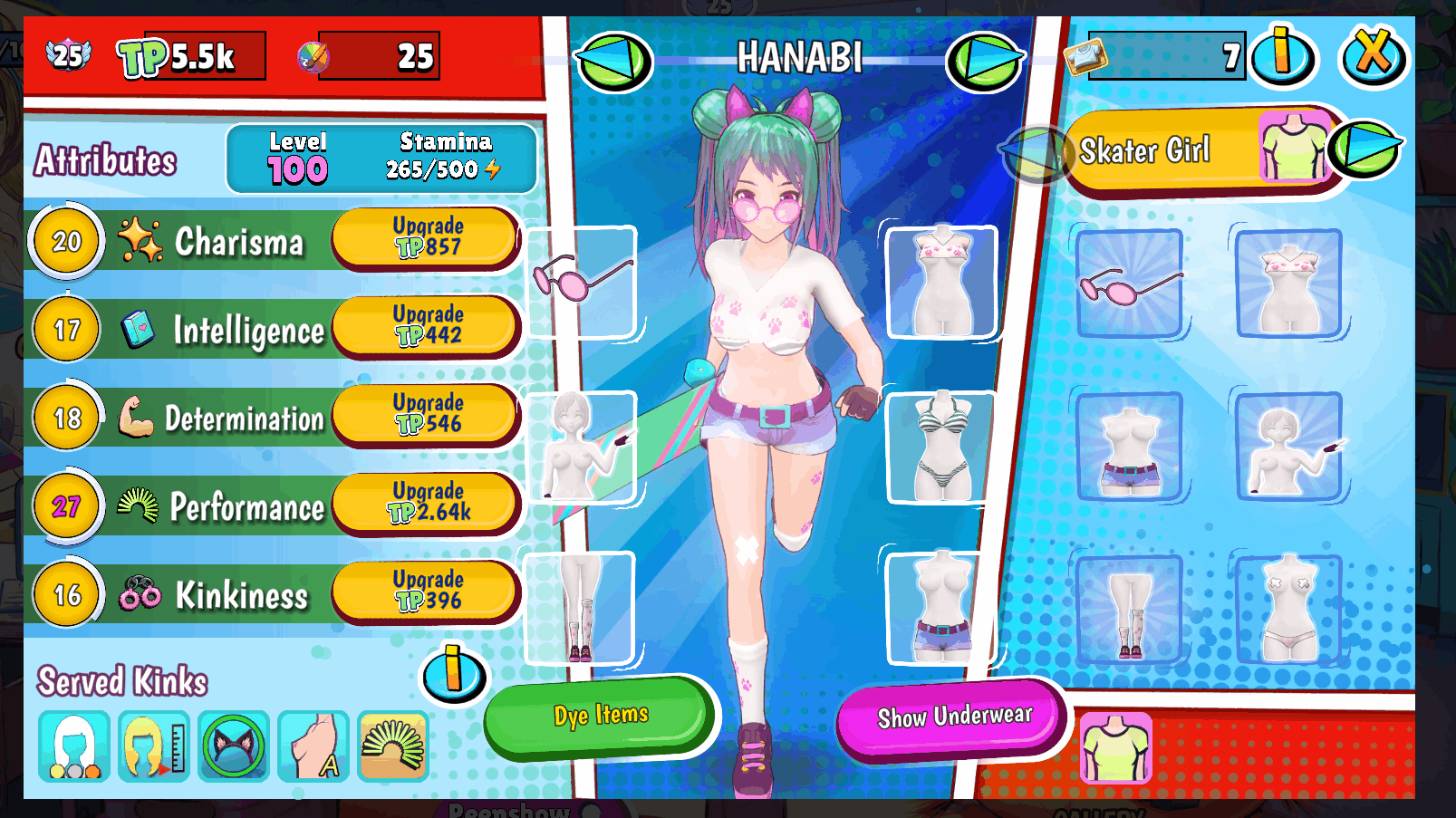Upgrade Performance for 2.64k TP
1456x818 pixels.
click(x=424, y=504)
